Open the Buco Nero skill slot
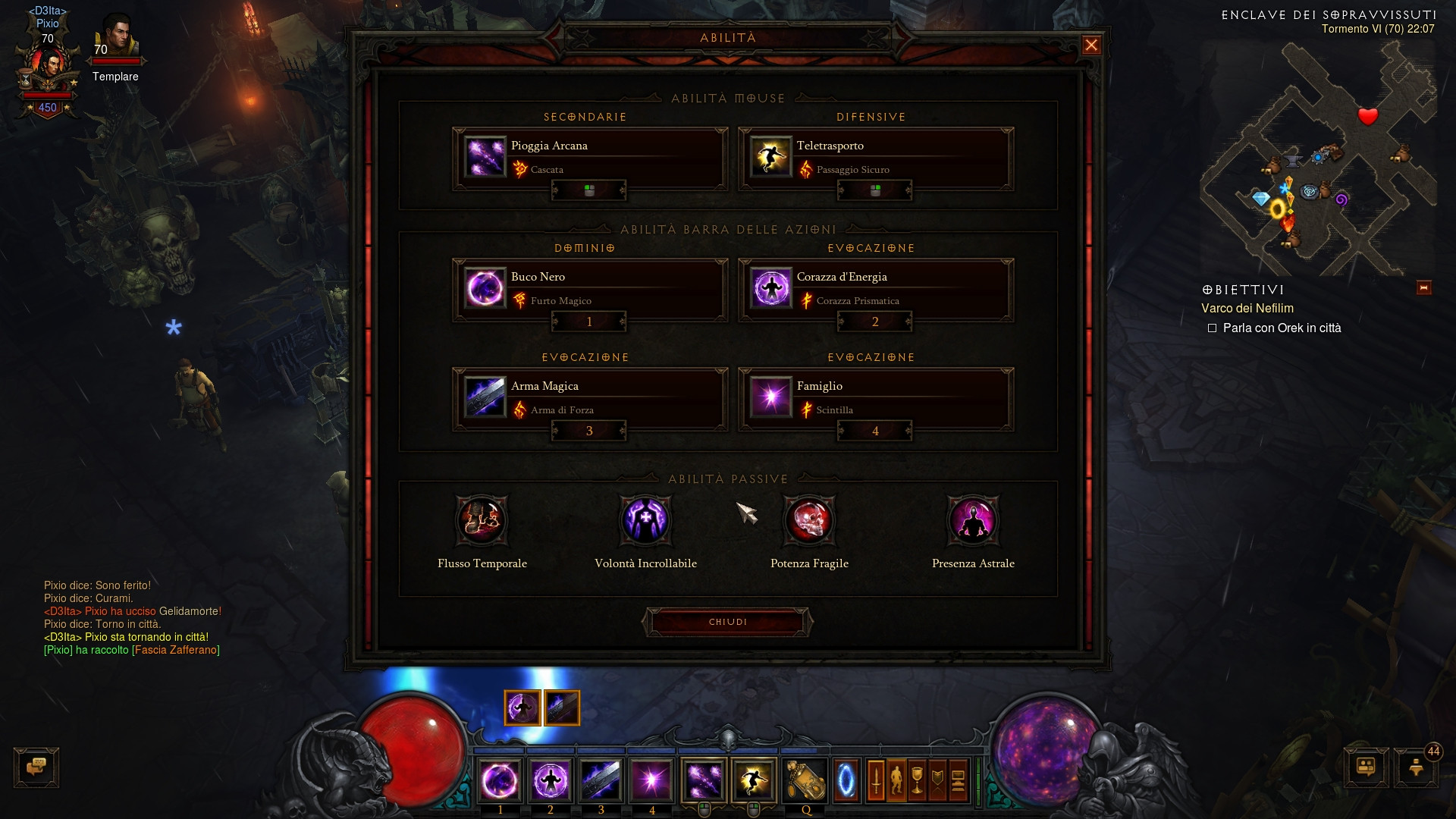1456x819 pixels. click(589, 288)
